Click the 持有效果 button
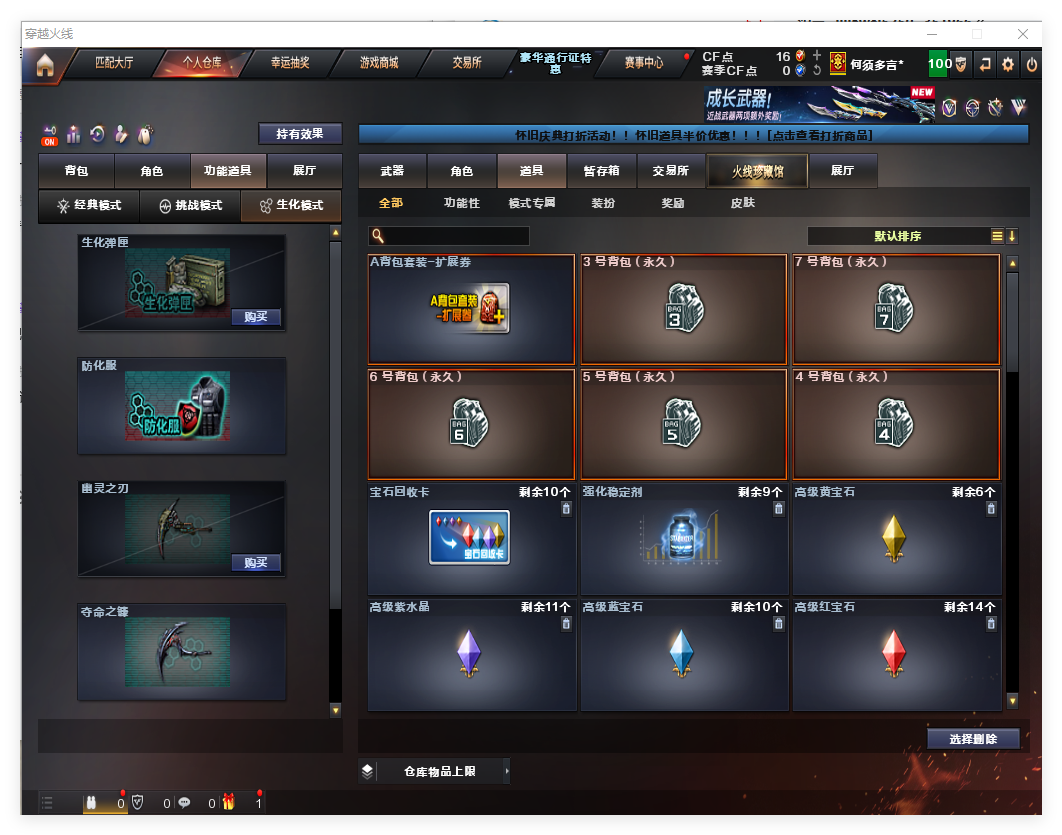This screenshot has width=1062, height=835. click(x=300, y=134)
